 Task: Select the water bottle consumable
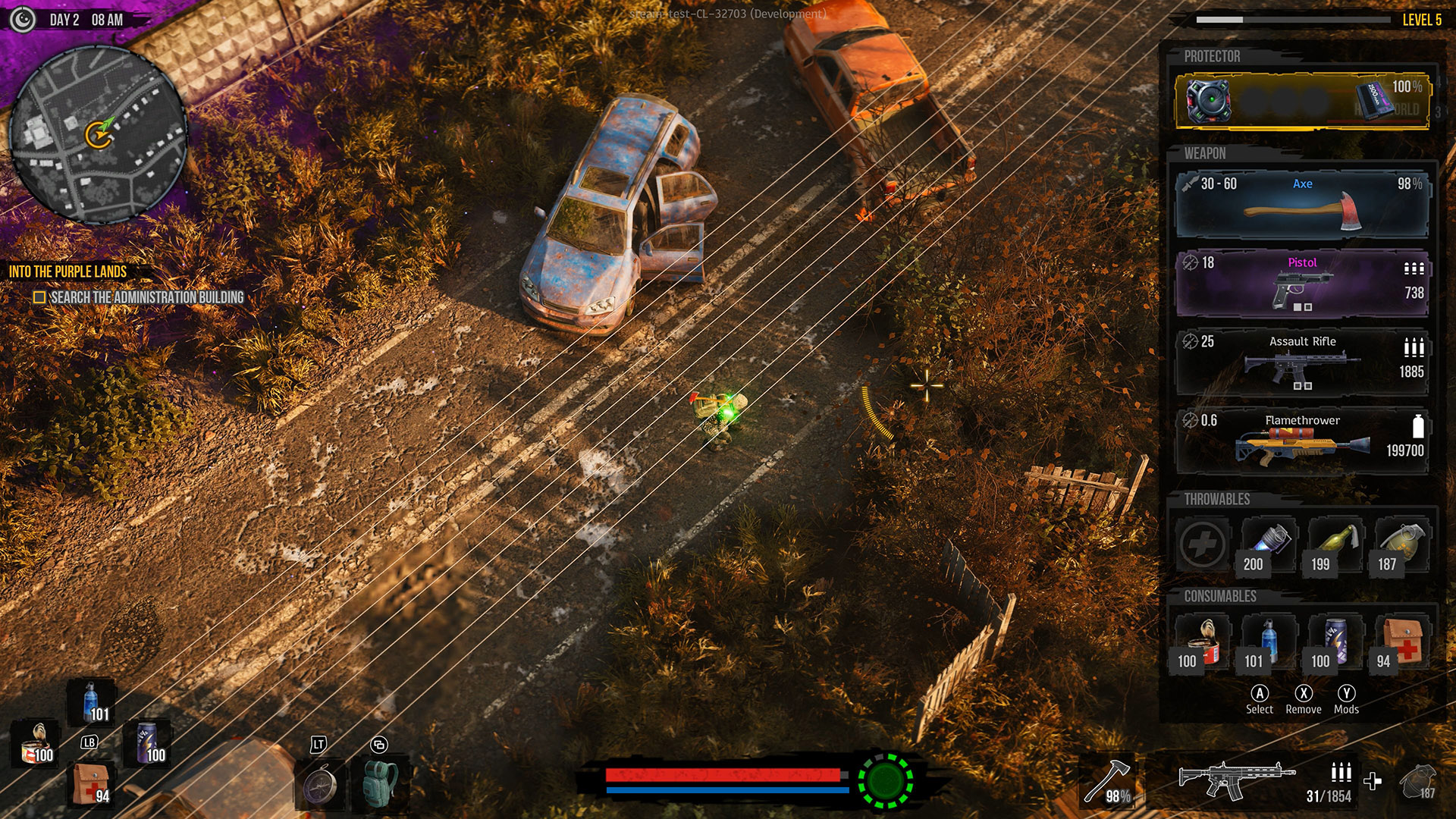pos(1269,641)
